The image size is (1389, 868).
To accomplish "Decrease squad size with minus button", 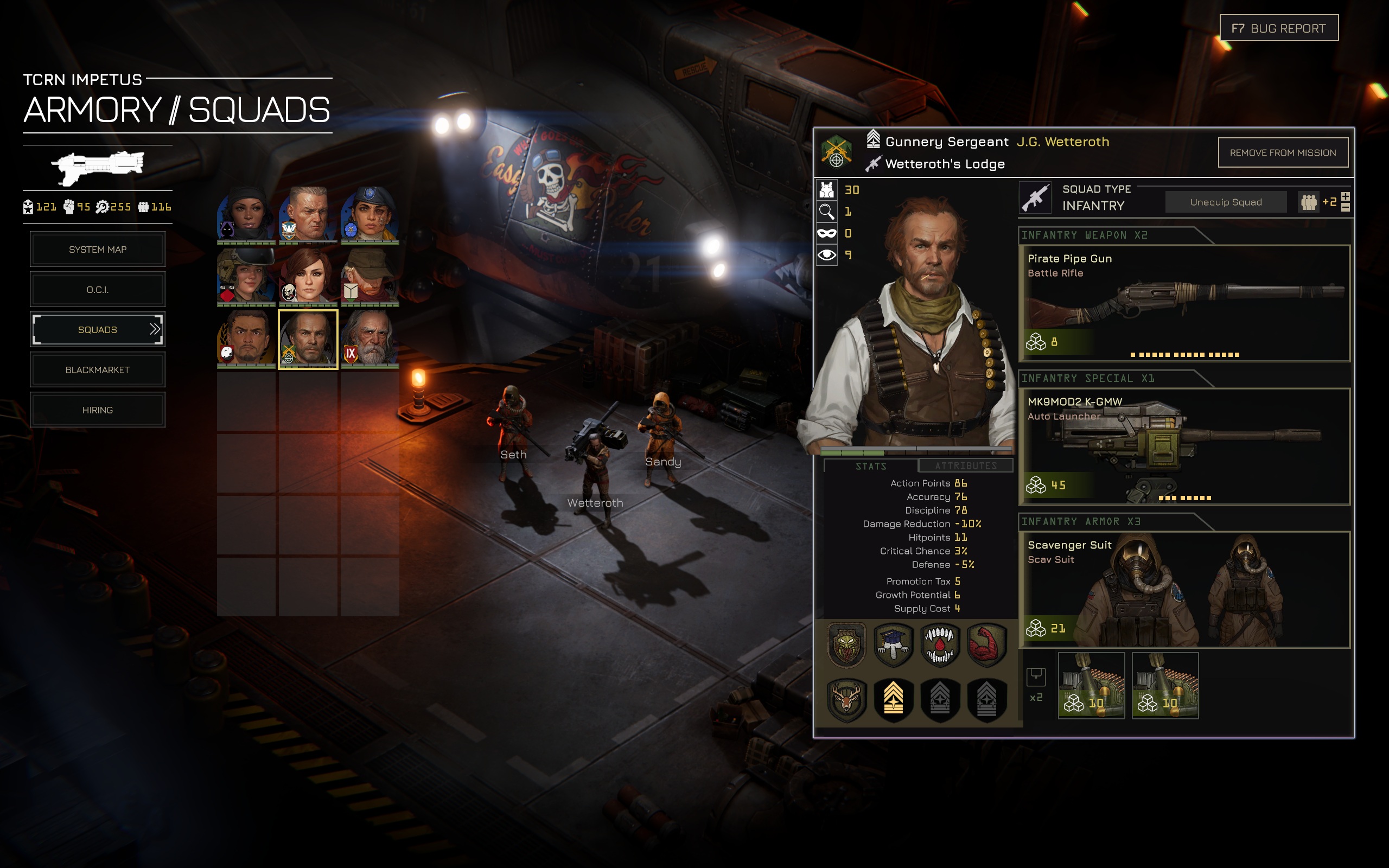I will tap(1346, 207).
